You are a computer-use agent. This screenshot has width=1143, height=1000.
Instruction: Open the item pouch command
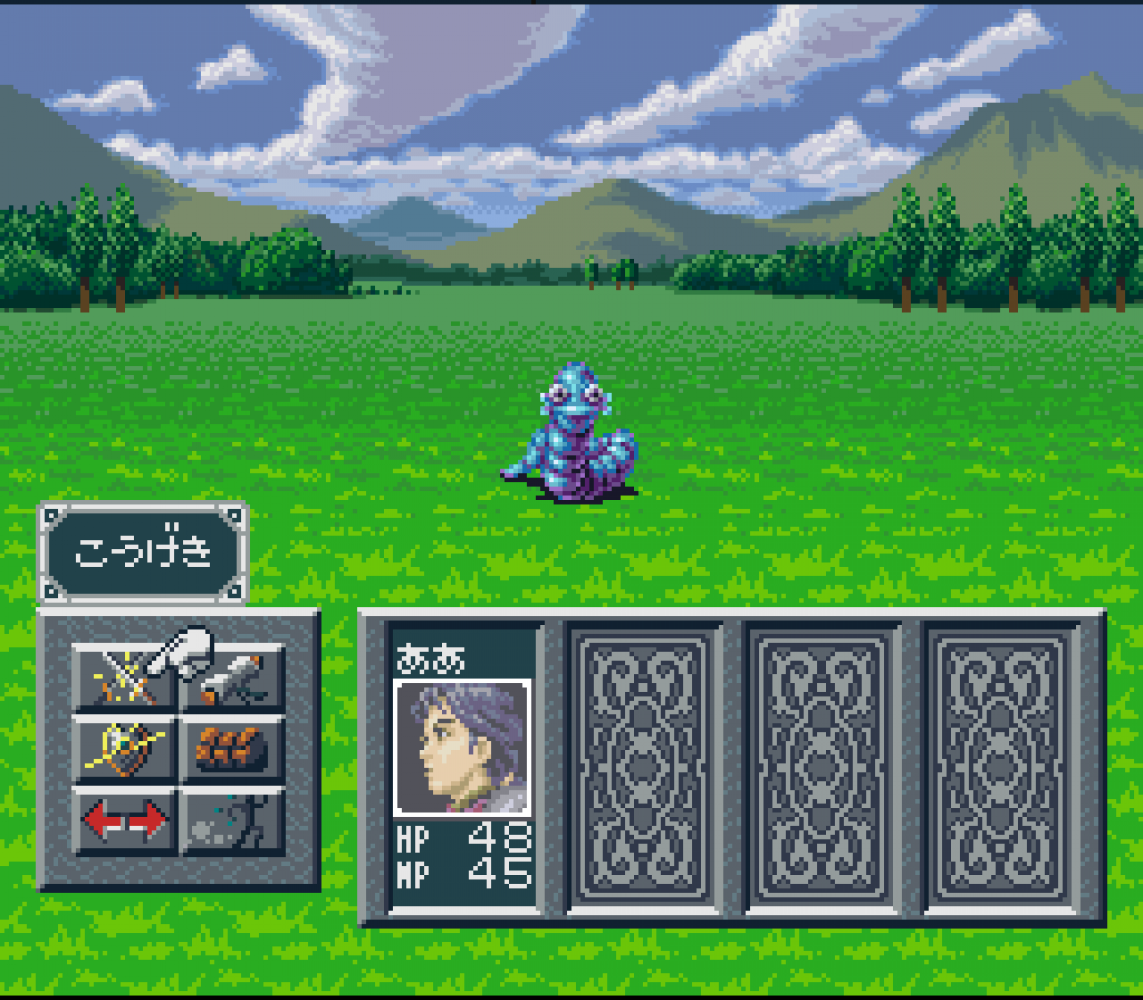(x=233, y=748)
